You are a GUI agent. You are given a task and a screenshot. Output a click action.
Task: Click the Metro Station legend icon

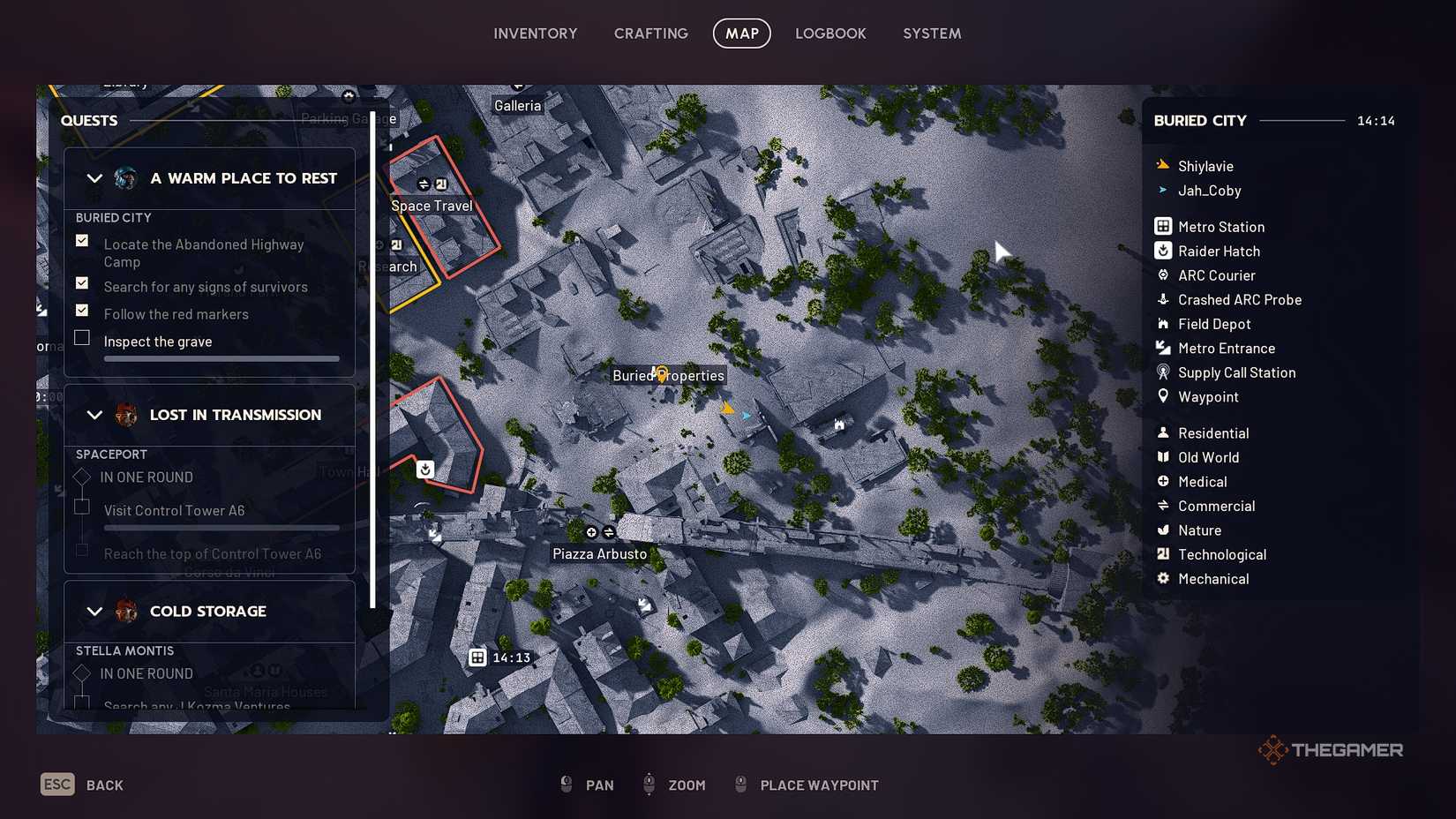1163,226
